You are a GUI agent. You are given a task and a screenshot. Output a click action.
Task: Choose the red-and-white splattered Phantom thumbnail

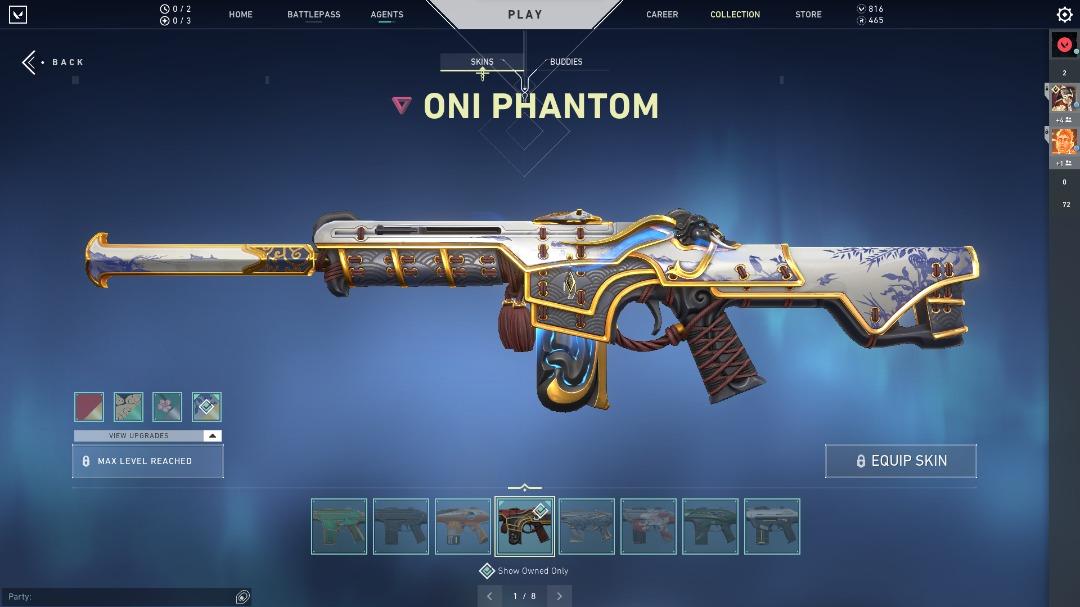click(648, 526)
